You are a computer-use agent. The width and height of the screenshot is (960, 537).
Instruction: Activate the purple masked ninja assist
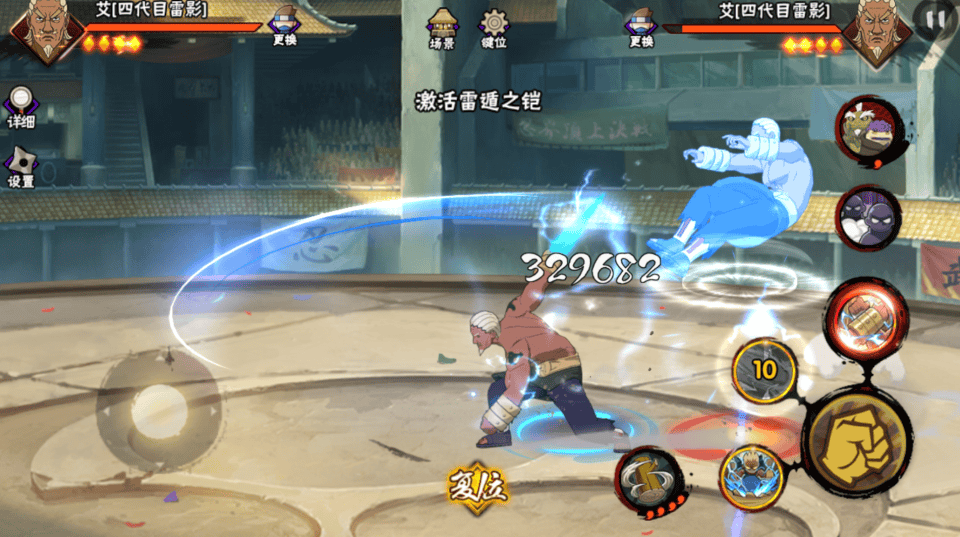pyautogui.click(x=867, y=220)
